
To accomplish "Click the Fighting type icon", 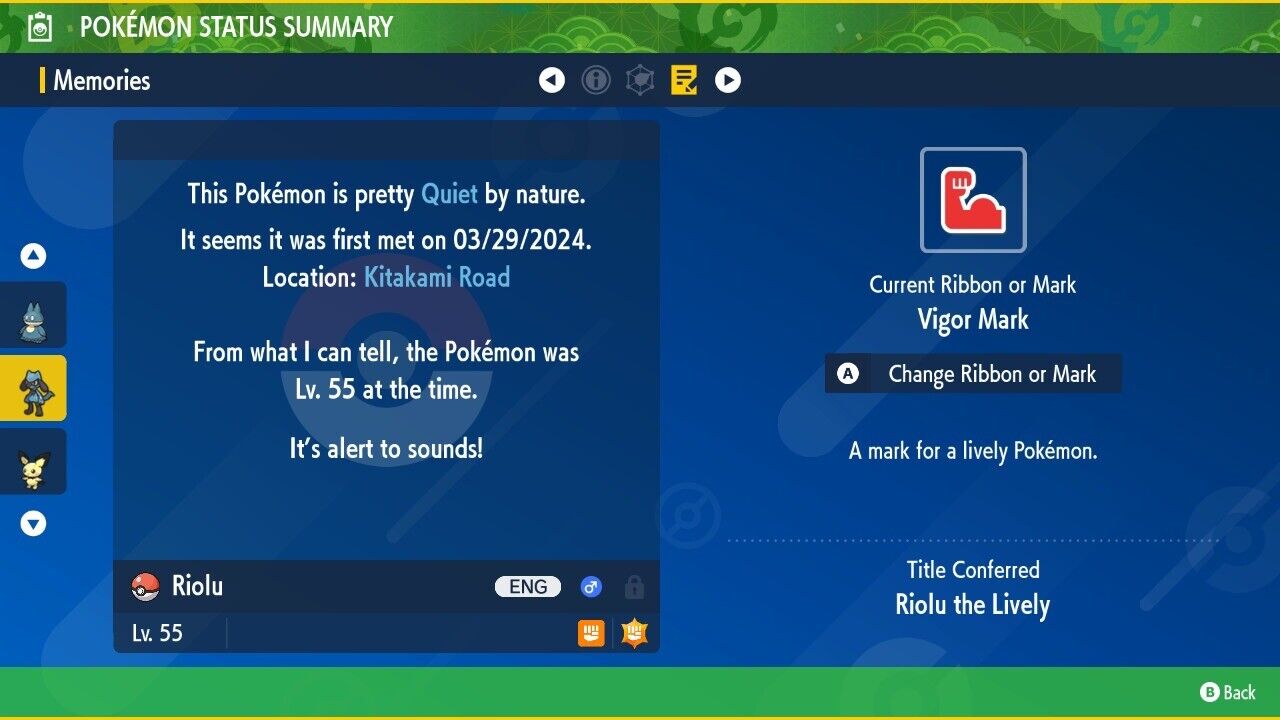I will [x=591, y=633].
